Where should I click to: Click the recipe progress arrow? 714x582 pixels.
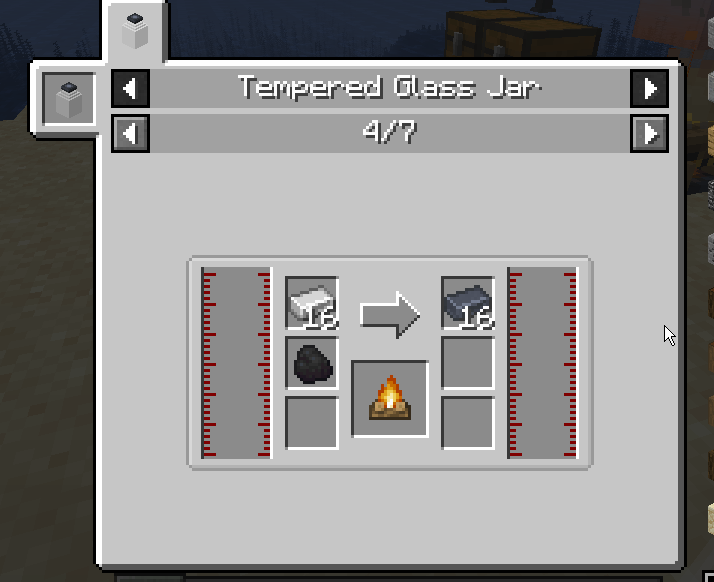(x=390, y=313)
